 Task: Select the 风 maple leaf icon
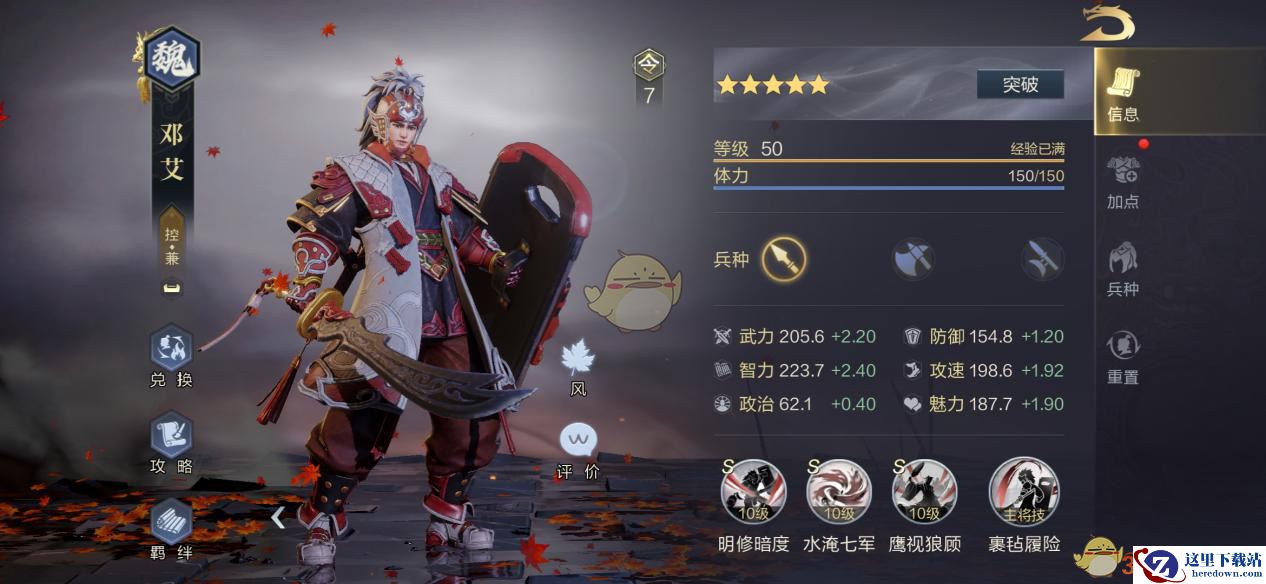[578, 365]
